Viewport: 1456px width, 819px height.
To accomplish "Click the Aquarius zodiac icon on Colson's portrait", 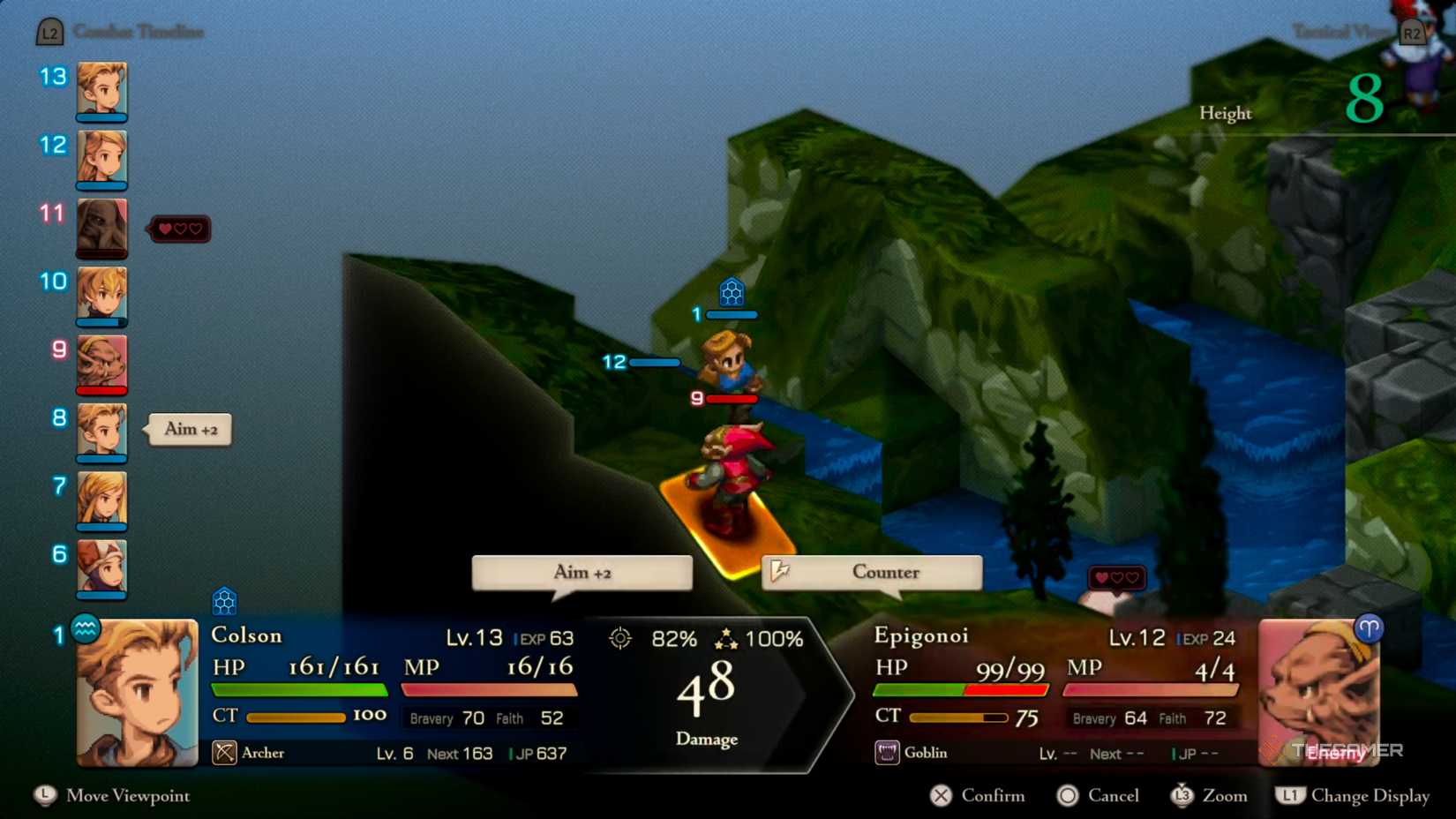I will pos(86,628).
